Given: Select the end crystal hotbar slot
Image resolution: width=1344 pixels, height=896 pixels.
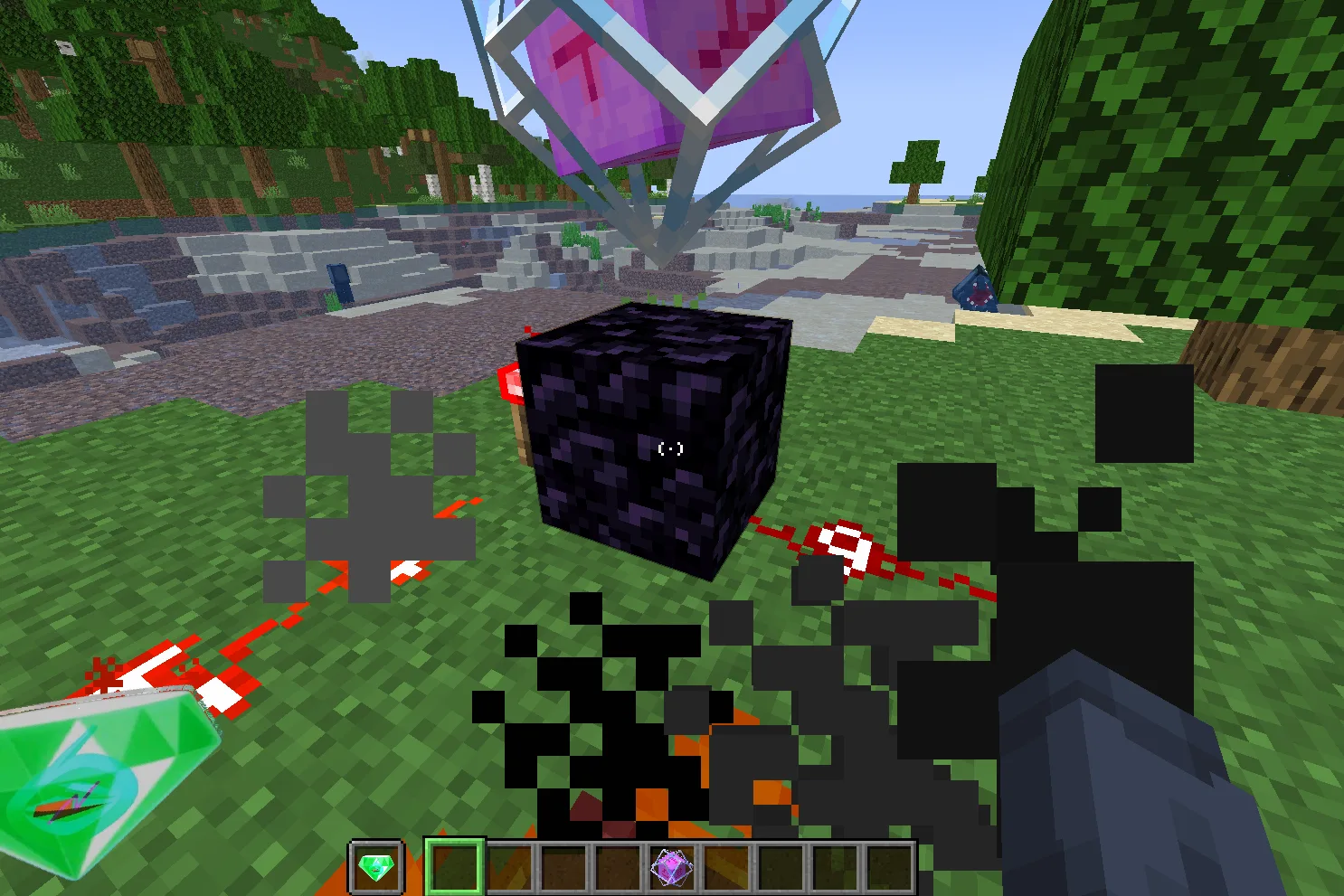Looking at the screenshot, I should (x=672, y=868).
